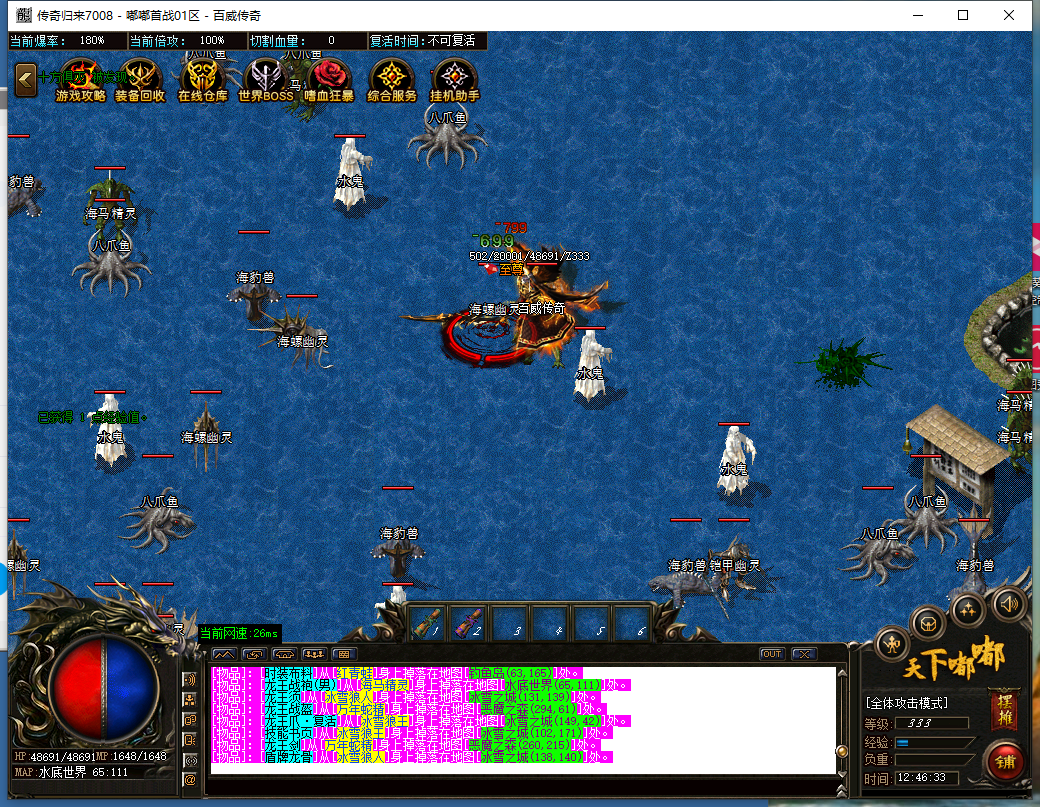The height and width of the screenshot is (807, 1040).
Task: Open the 综合服务 services menu
Action: [x=392, y=79]
